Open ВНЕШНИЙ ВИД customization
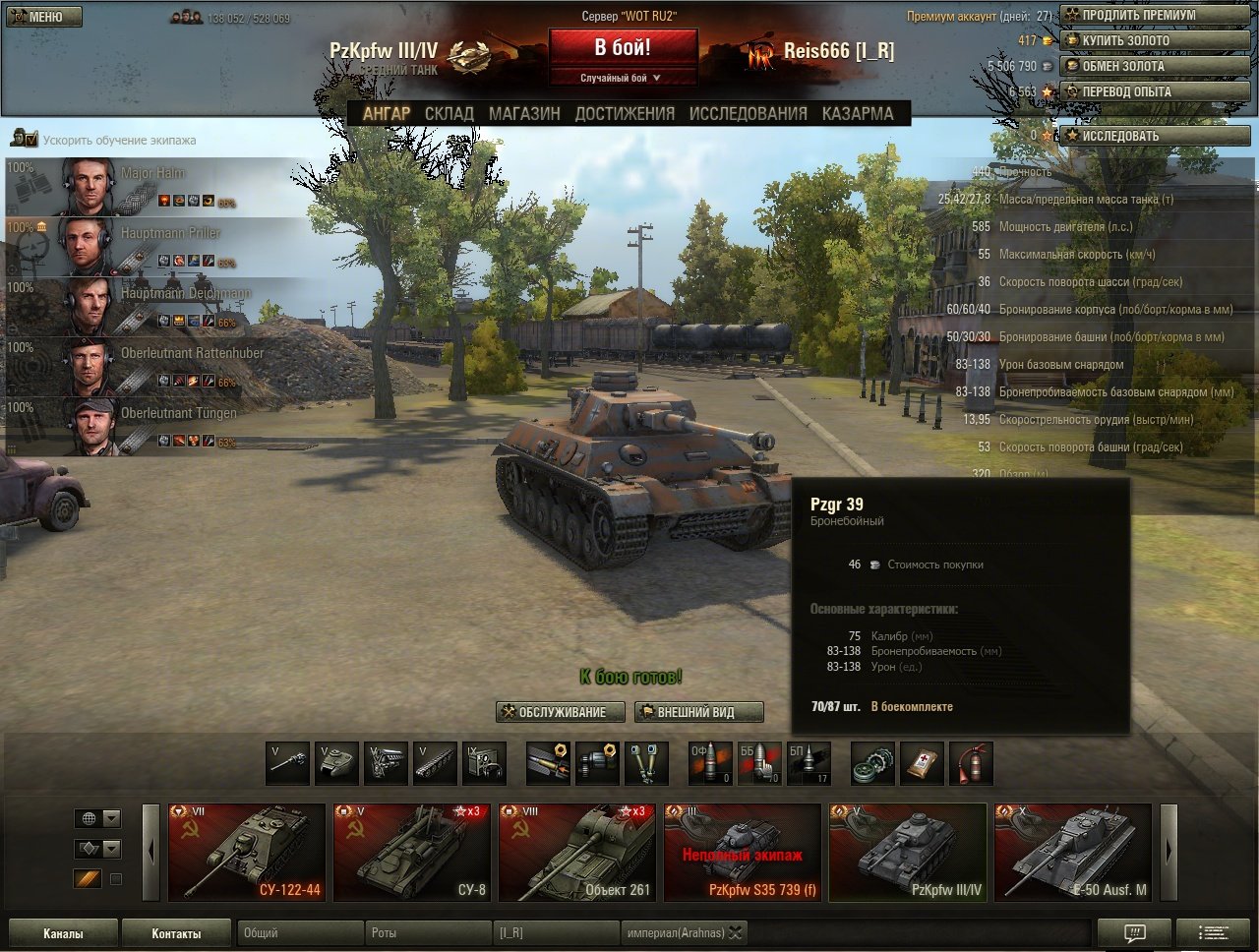This screenshot has width=1259, height=952. click(x=698, y=712)
